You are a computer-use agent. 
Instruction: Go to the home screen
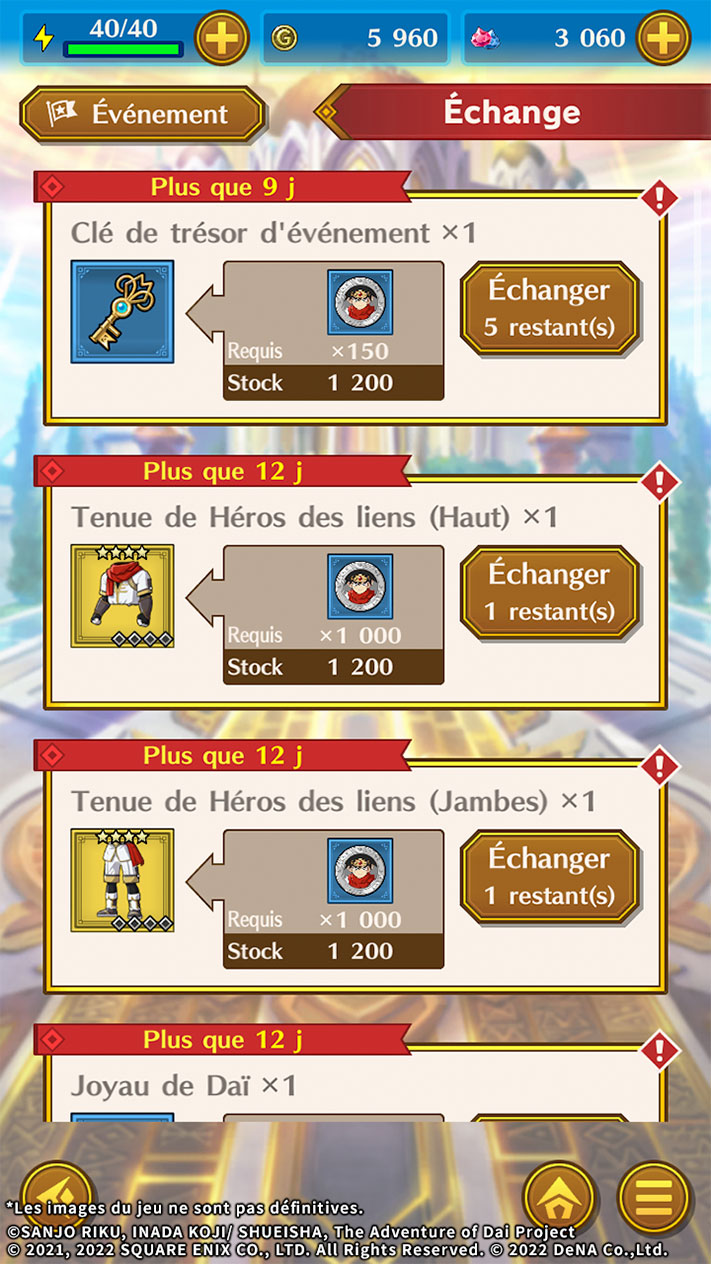pyautogui.click(x=560, y=1196)
